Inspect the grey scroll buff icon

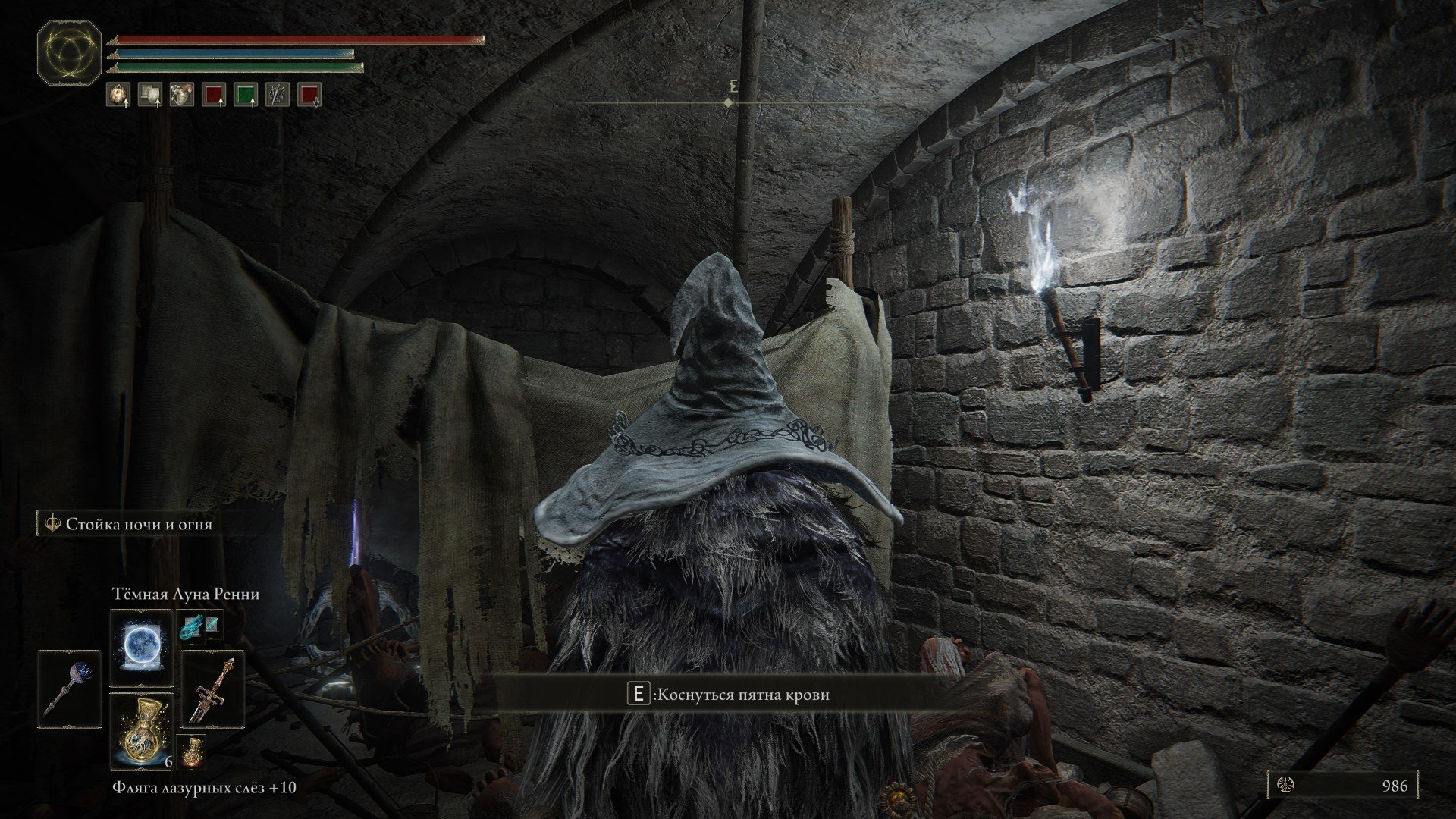pos(150,95)
